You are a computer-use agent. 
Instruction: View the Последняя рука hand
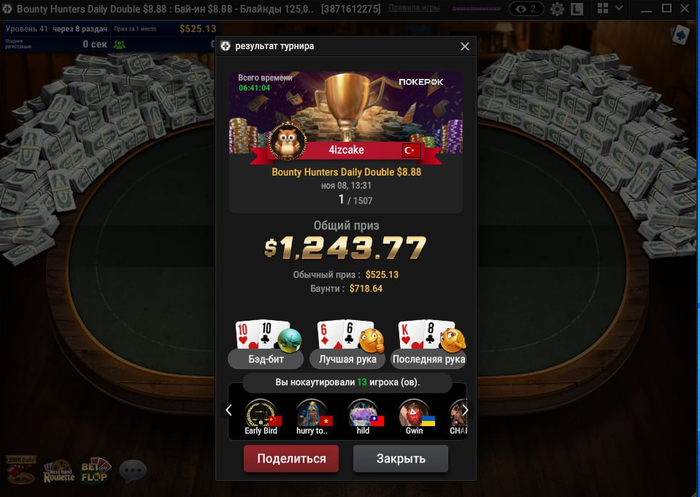(x=429, y=358)
